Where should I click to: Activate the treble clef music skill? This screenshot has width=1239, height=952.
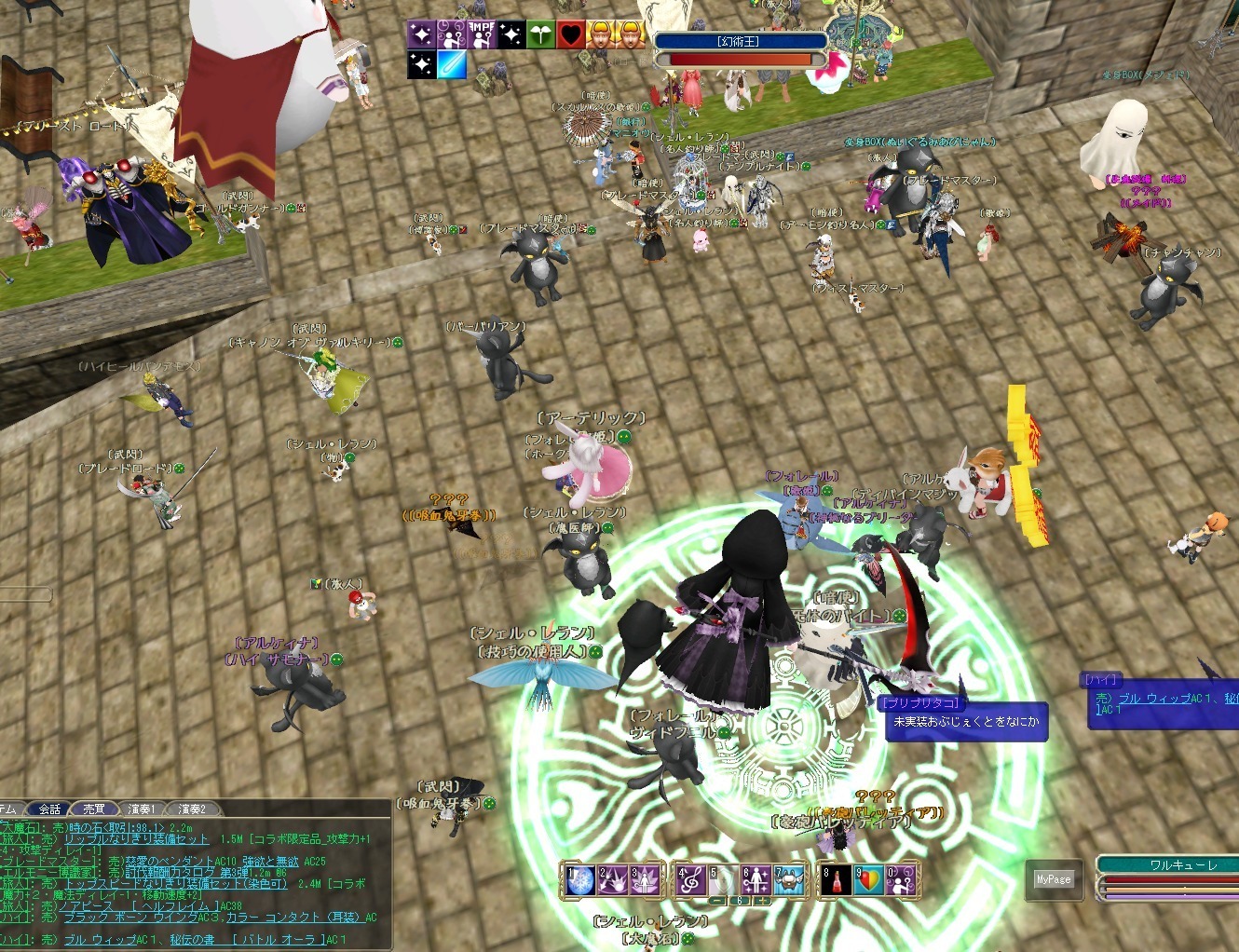(689, 880)
